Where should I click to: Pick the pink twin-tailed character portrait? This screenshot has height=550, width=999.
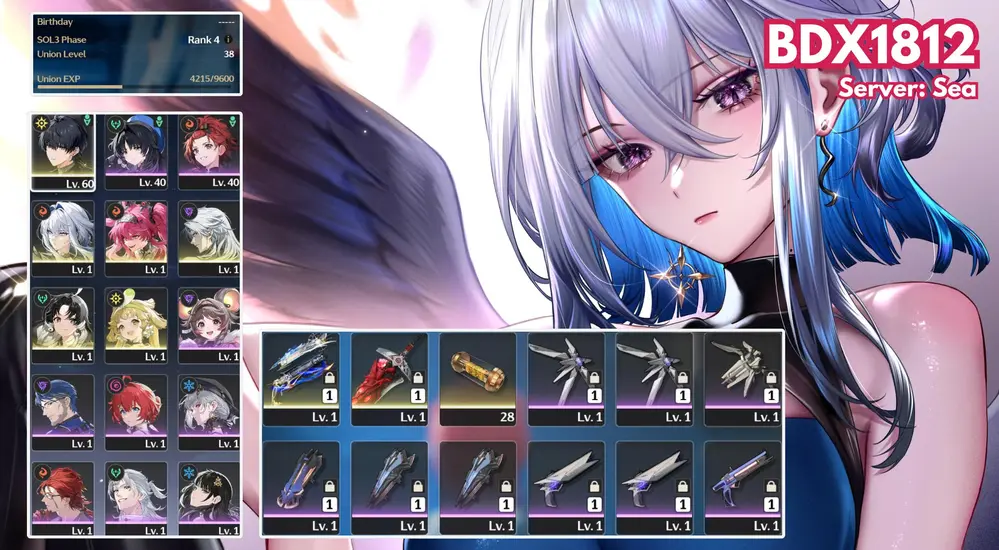136,237
